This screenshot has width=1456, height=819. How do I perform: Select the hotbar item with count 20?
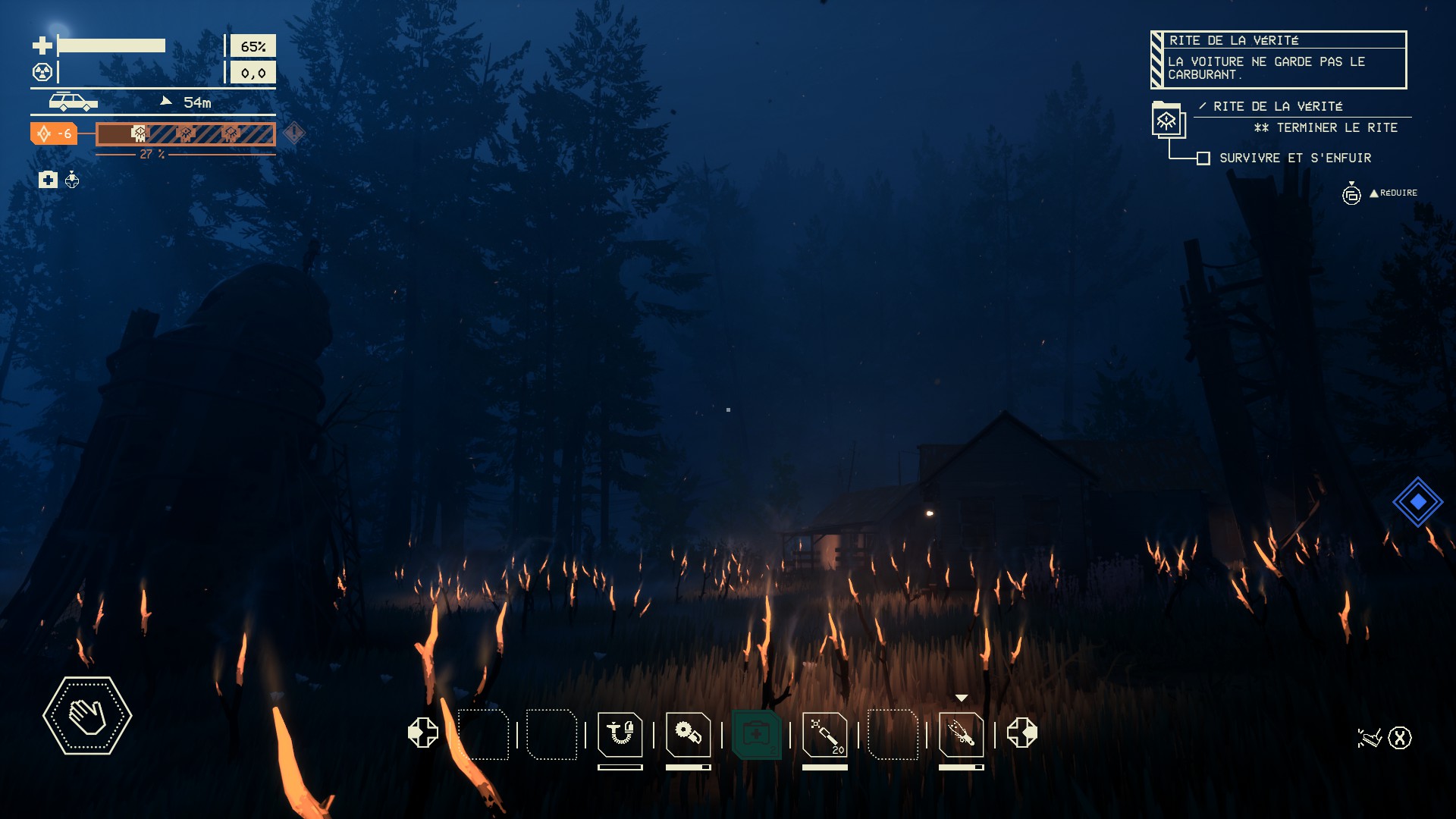click(824, 734)
